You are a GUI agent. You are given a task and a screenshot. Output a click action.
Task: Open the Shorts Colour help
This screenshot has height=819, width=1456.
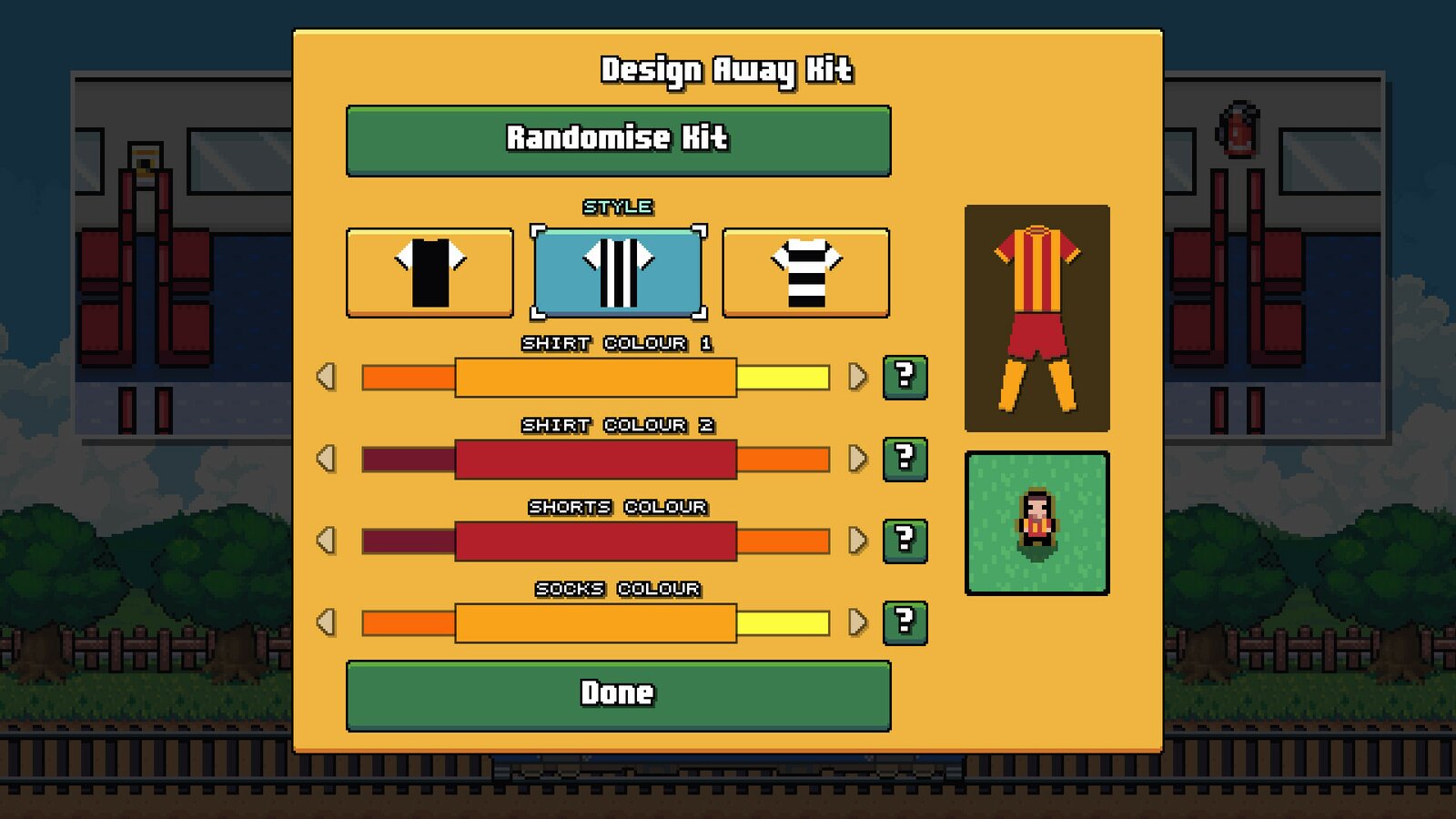(905, 539)
